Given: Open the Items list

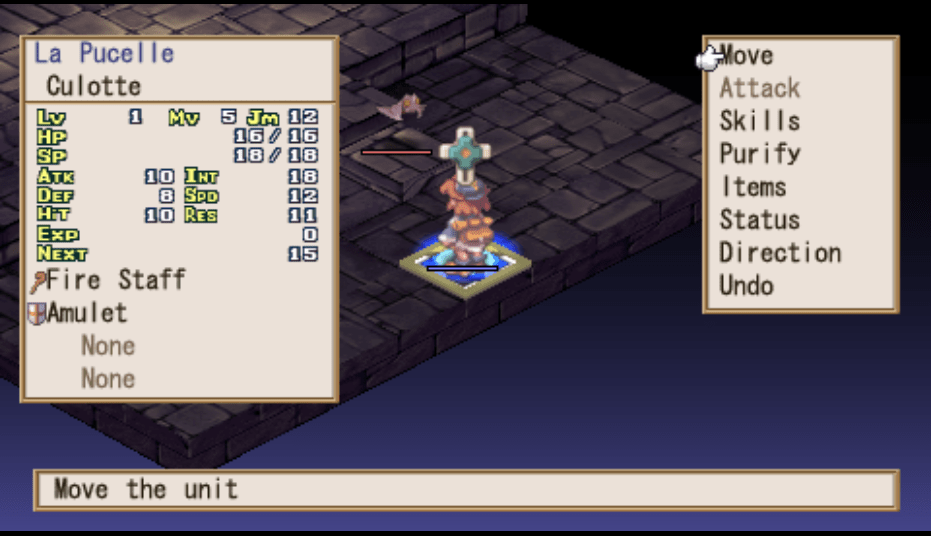Looking at the screenshot, I should pos(753,187).
